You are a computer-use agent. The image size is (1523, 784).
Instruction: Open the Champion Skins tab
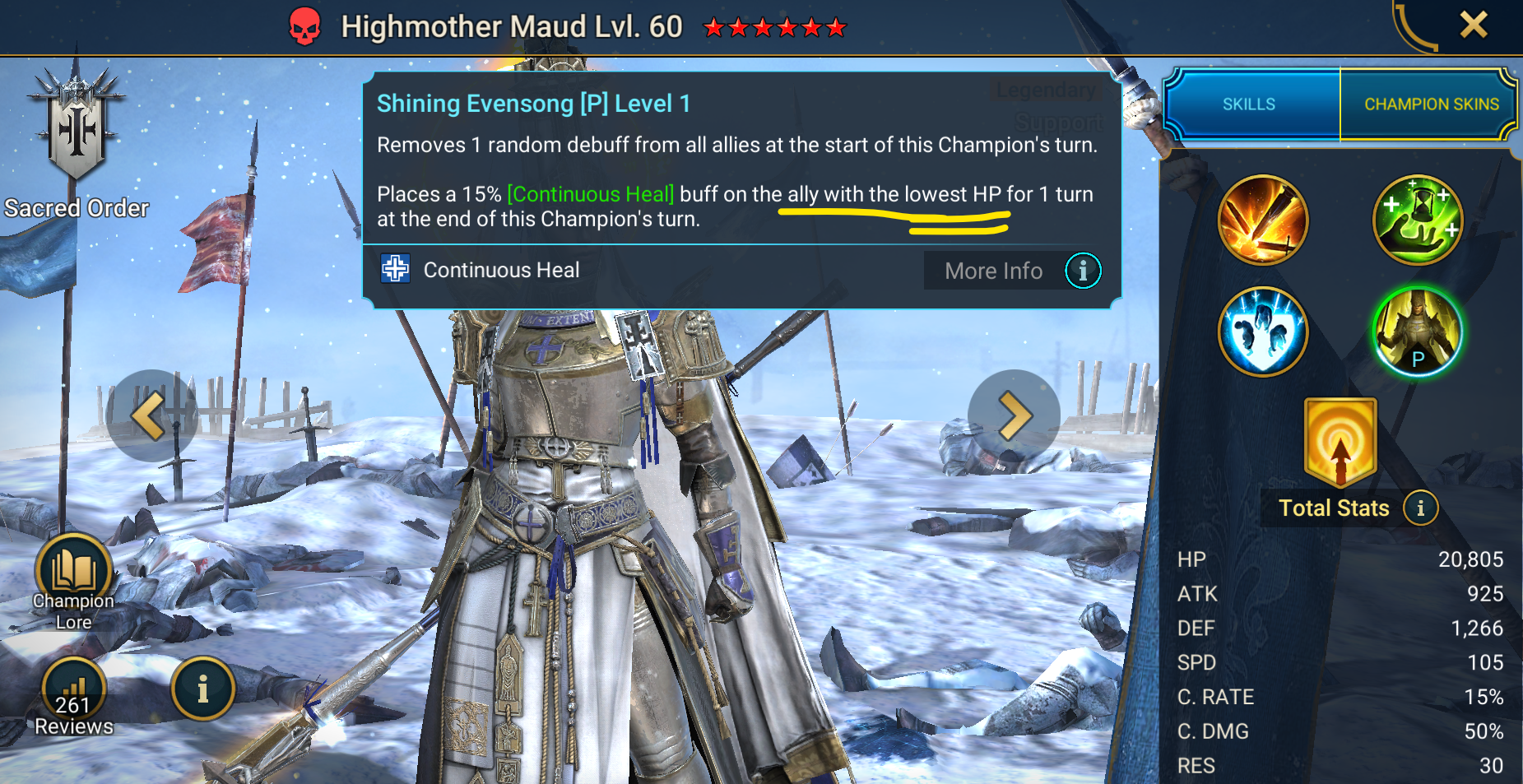(x=1431, y=104)
